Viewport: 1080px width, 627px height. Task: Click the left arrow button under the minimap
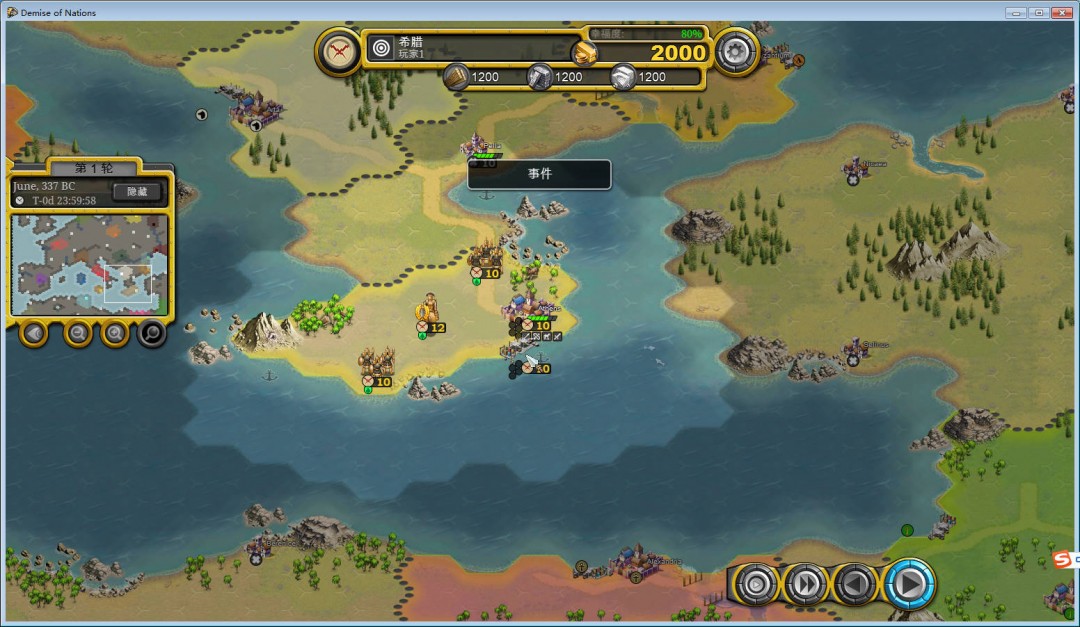(35, 332)
